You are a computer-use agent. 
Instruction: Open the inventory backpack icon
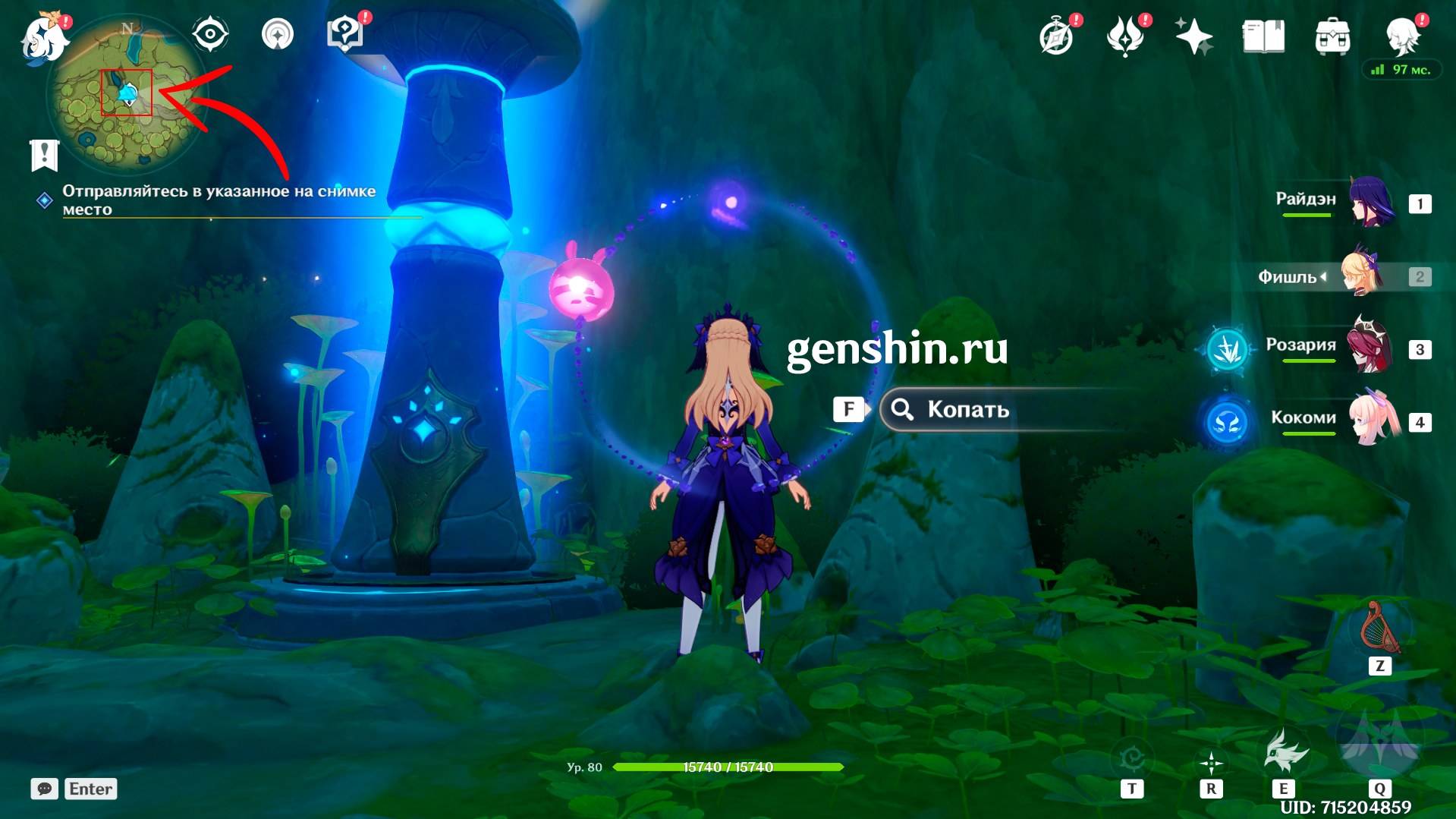click(1332, 36)
